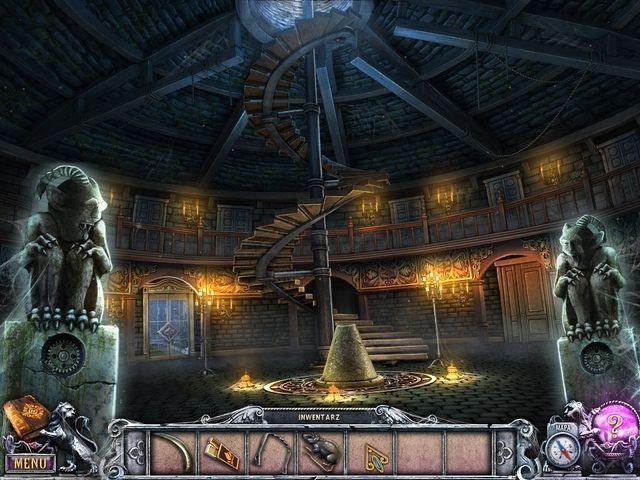The width and height of the screenshot is (640, 480).
Task: Open the MENU button
Action: coord(30,463)
